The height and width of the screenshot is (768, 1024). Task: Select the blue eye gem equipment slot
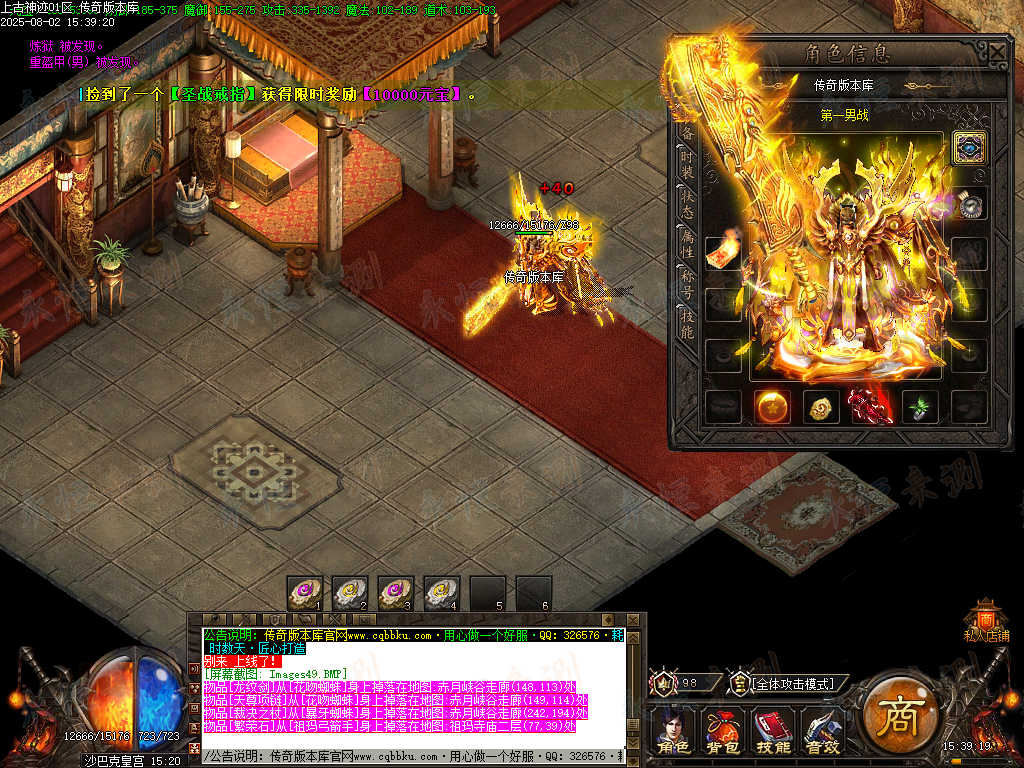(969, 148)
